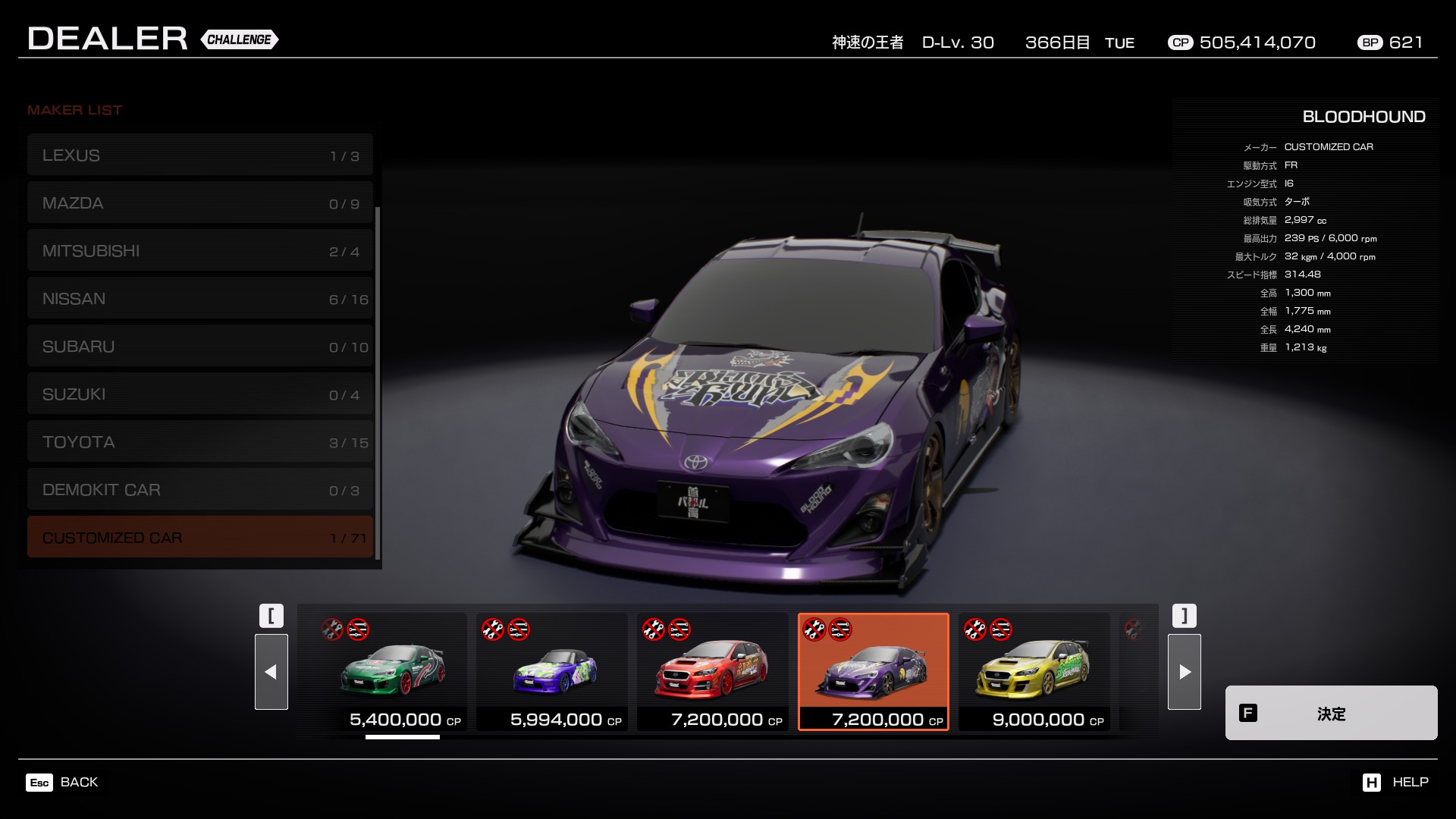
Task: Confirm selection with the 決定 button
Action: pyautogui.click(x=1331, y=713)
